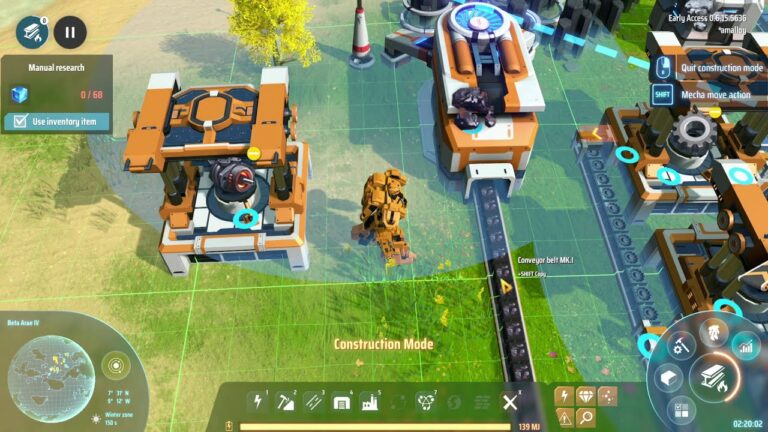Image resolution: width=768 pixels, height=432 pixels.
Task: Toggle the gold lightning bolt detail display
Action: 564,396
